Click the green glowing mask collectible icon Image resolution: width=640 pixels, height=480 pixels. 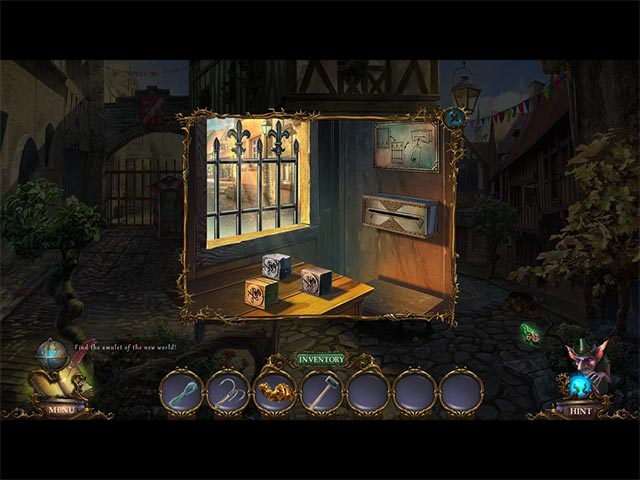pos(530,335)
